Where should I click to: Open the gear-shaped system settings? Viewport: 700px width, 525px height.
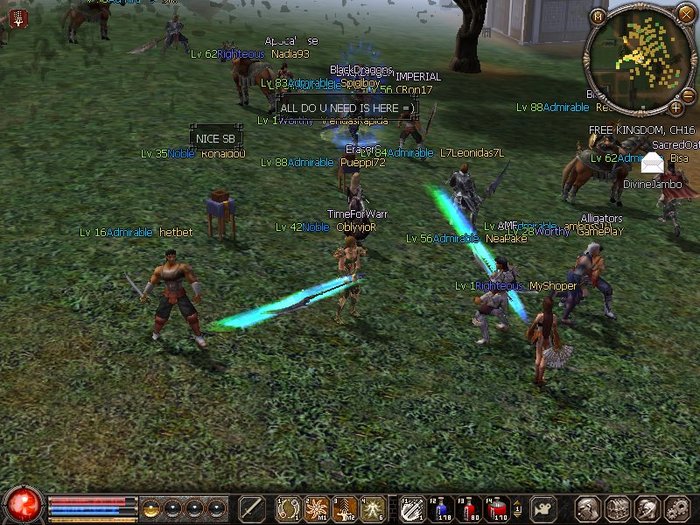[677, 508]
